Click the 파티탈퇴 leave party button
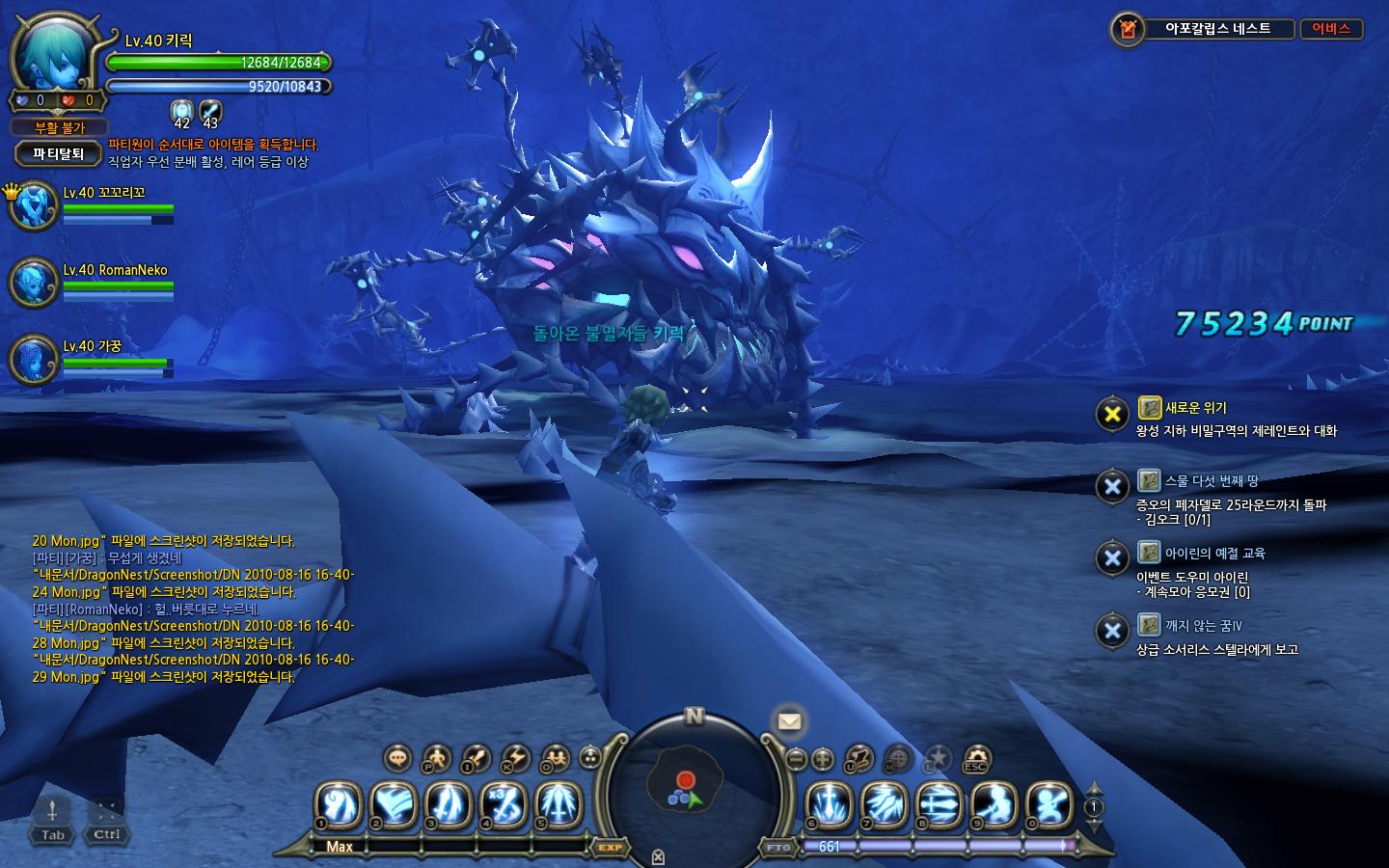Viewport: 1389px width, 868px height. [59, 153]
